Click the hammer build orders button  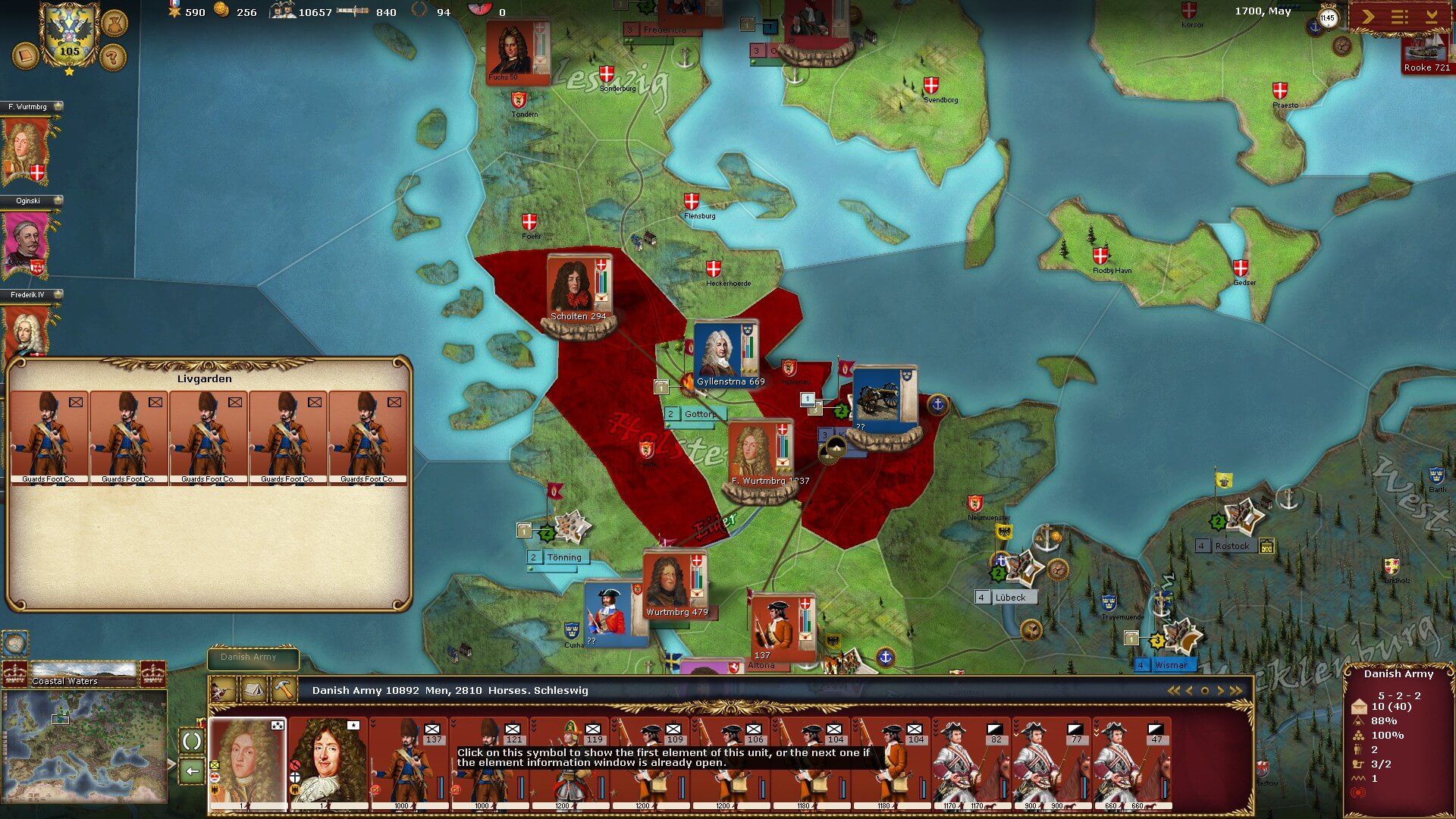click(284, 691)
